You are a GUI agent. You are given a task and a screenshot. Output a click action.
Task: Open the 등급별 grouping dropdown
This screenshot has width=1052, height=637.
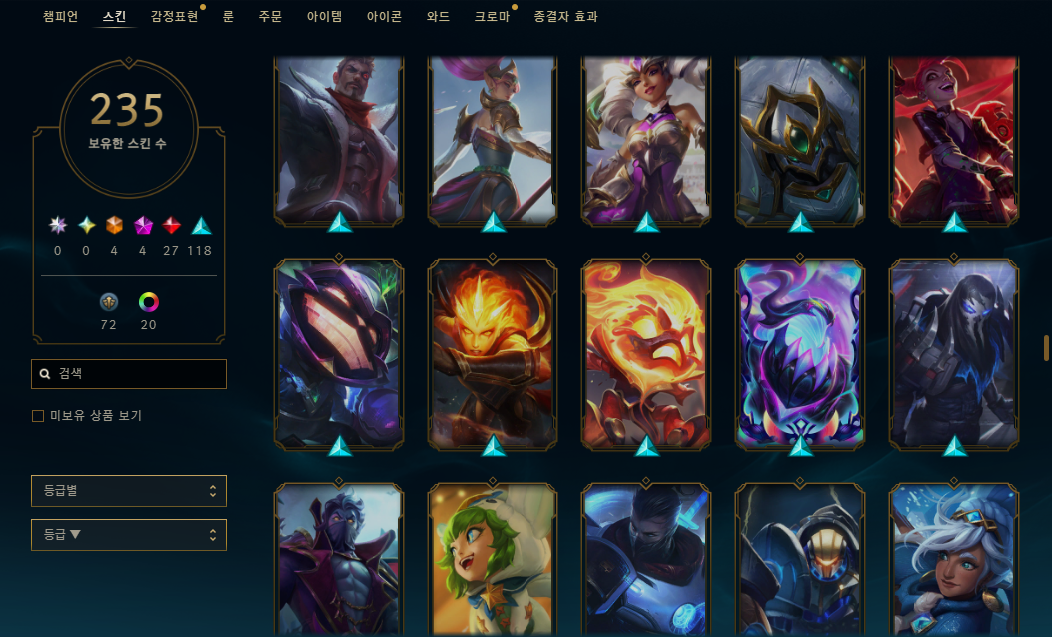coord(129,491)
